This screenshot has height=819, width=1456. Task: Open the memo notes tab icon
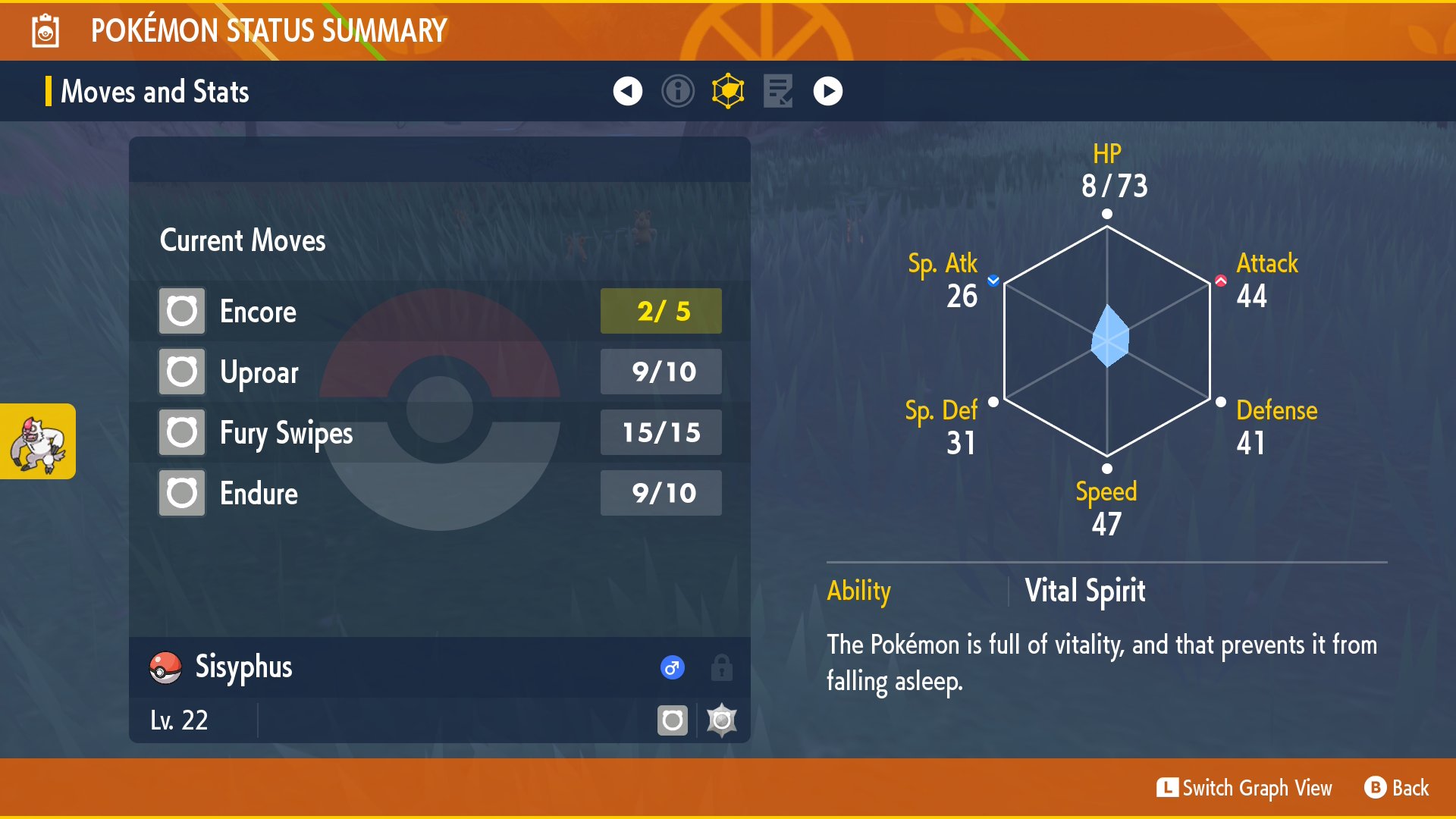tap(778, 91)
